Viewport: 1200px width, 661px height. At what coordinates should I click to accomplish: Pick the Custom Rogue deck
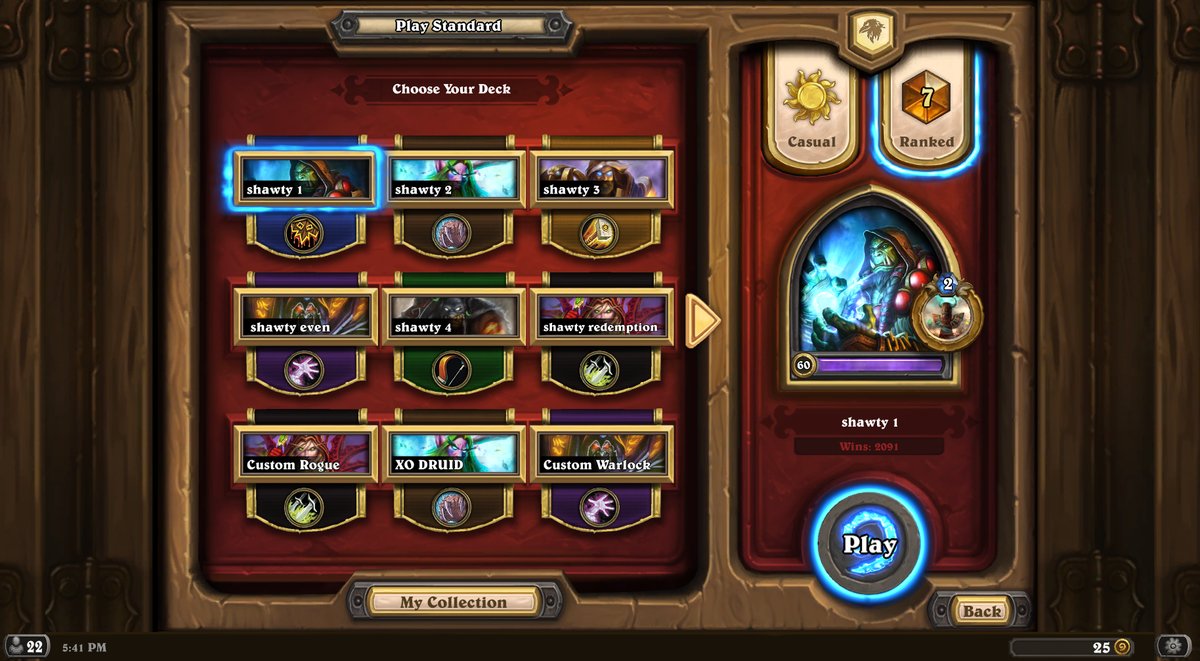305,454
